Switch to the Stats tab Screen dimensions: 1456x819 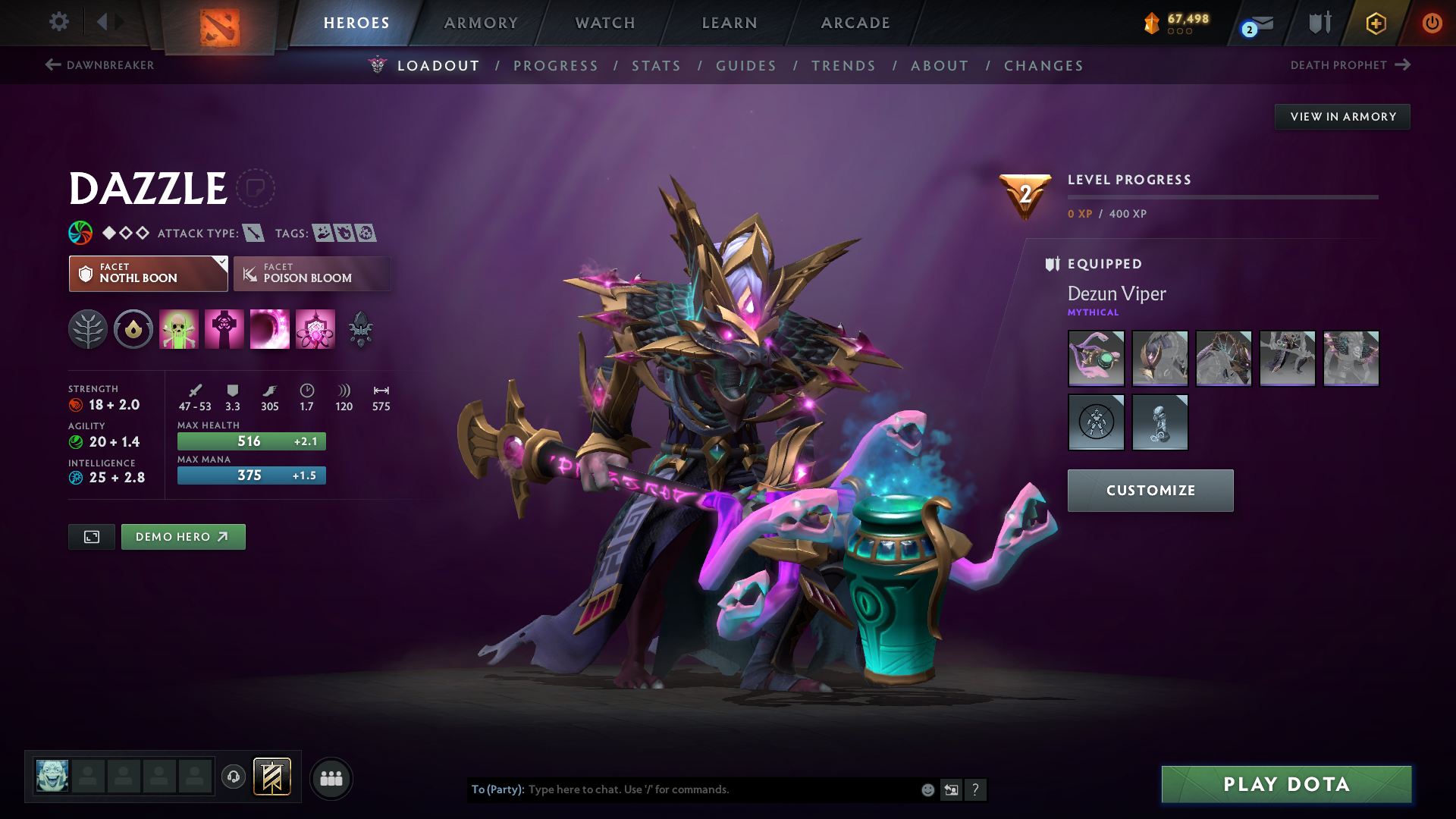click(x=657, y=66)
